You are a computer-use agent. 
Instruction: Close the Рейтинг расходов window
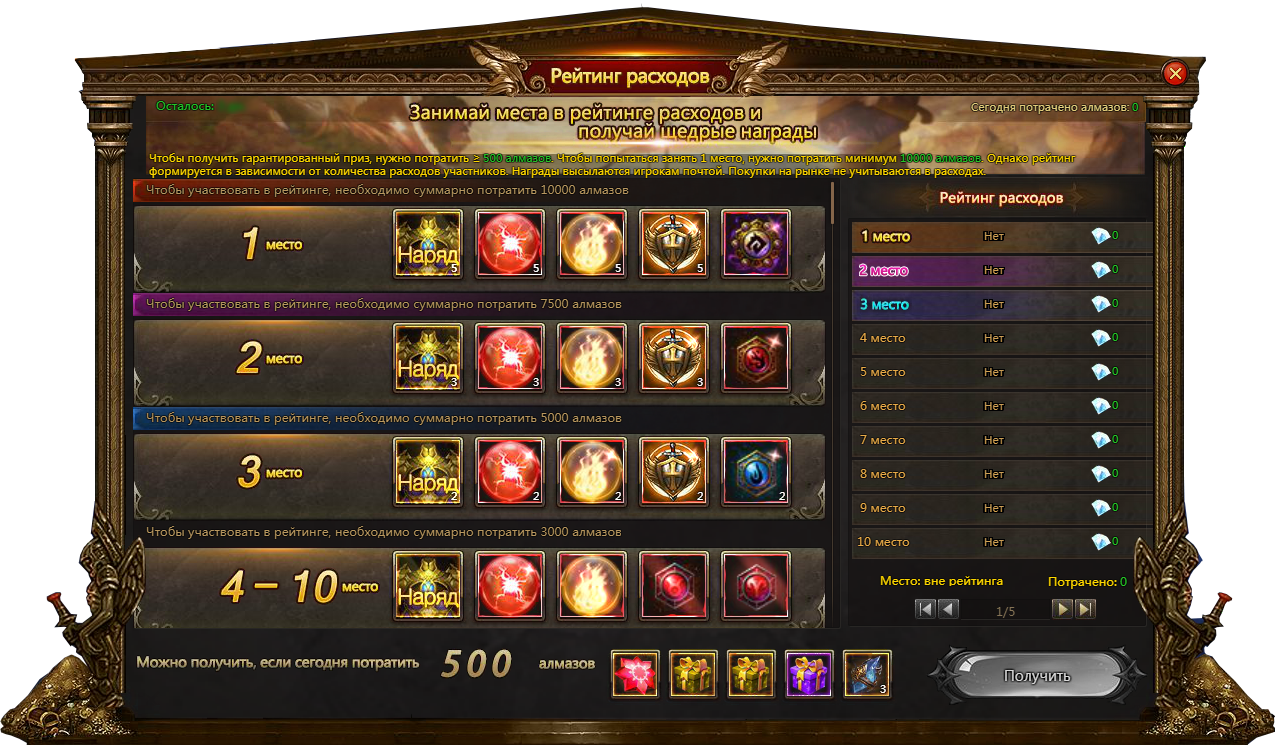(1175, 73)
